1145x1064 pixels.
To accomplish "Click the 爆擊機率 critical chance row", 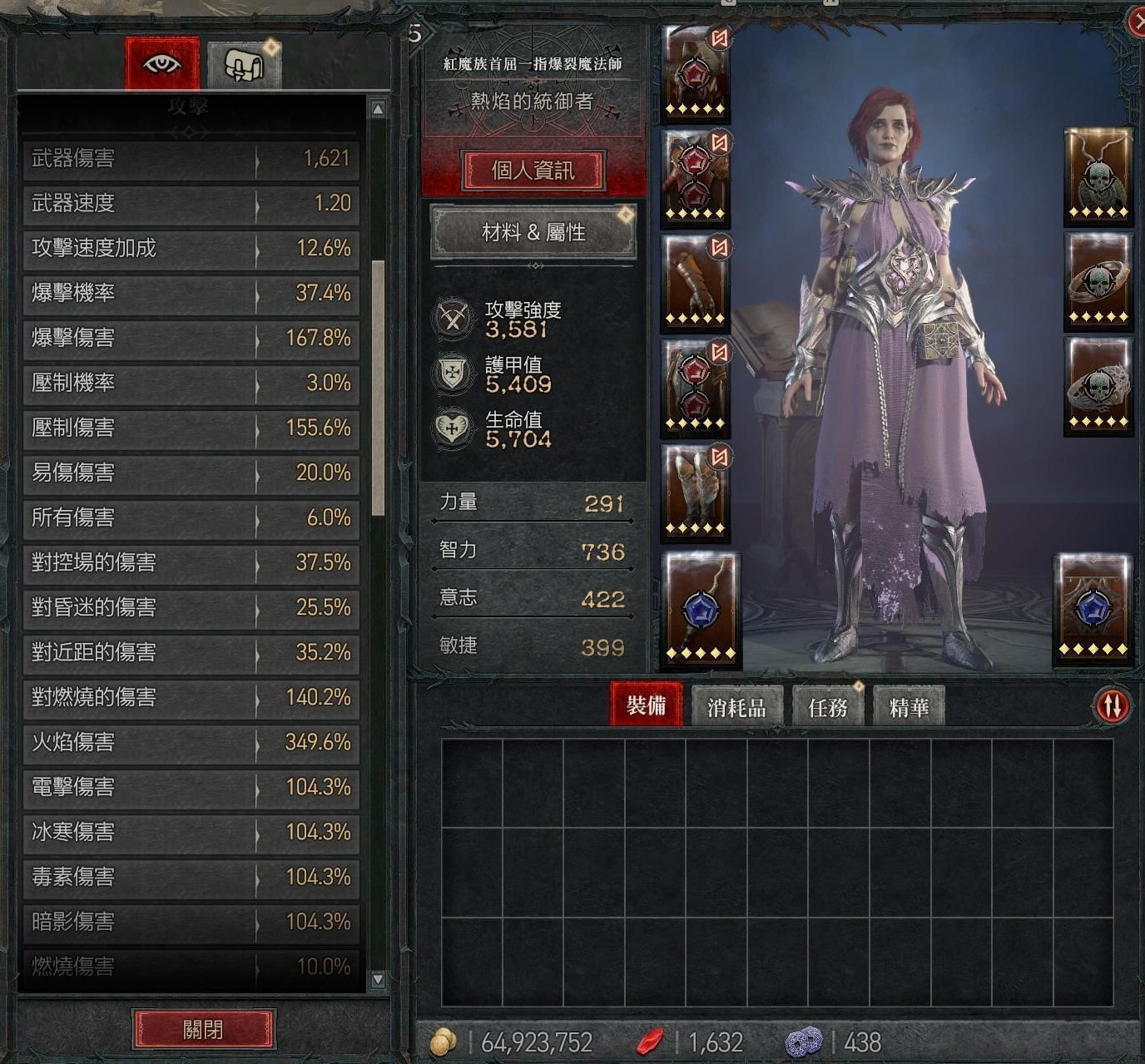I will [x=191, y=293].
